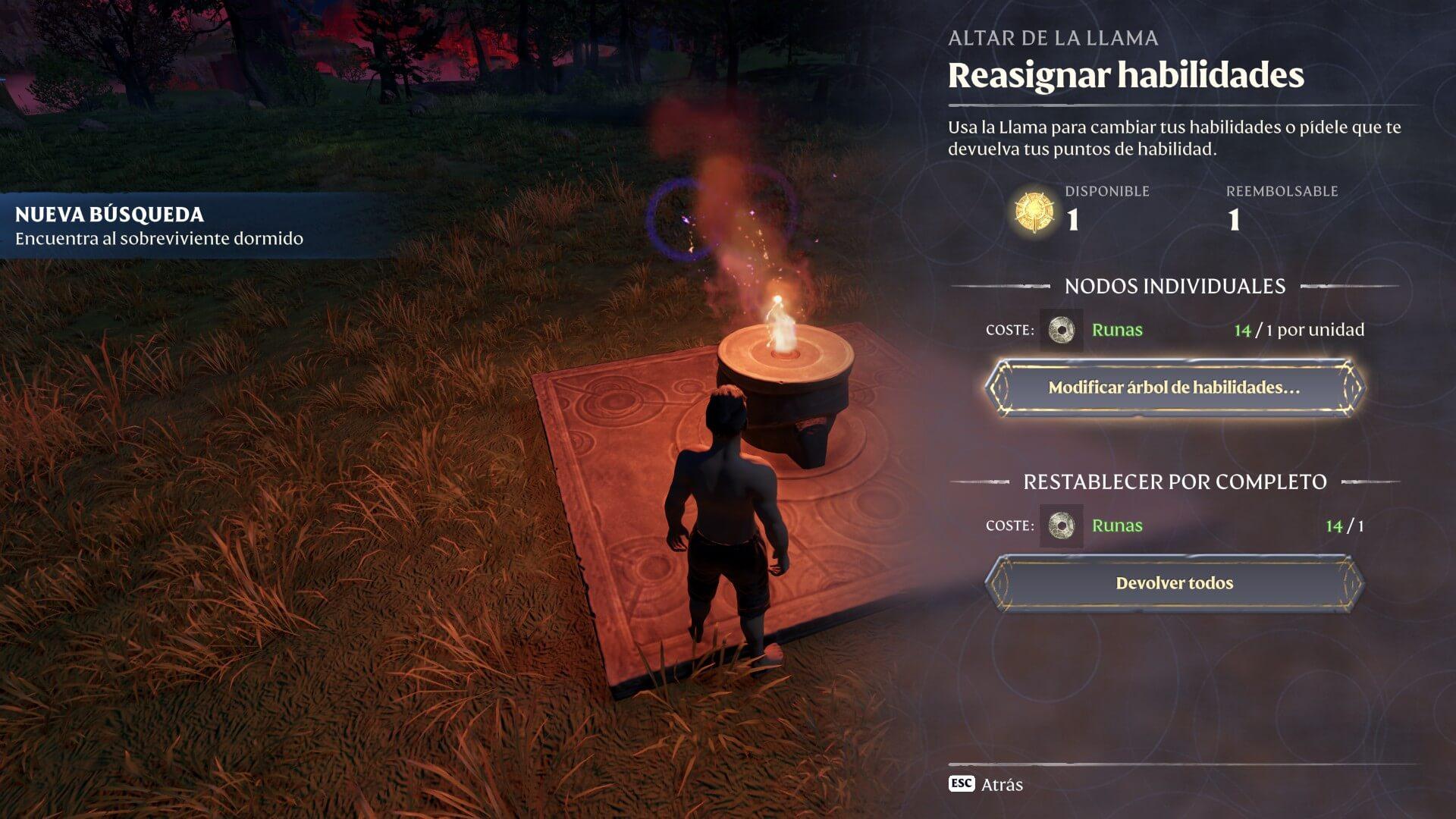Choose the 'Devolver todos' button
The width and height of the screenshot is (1456, 819).
pos(1174,583)
